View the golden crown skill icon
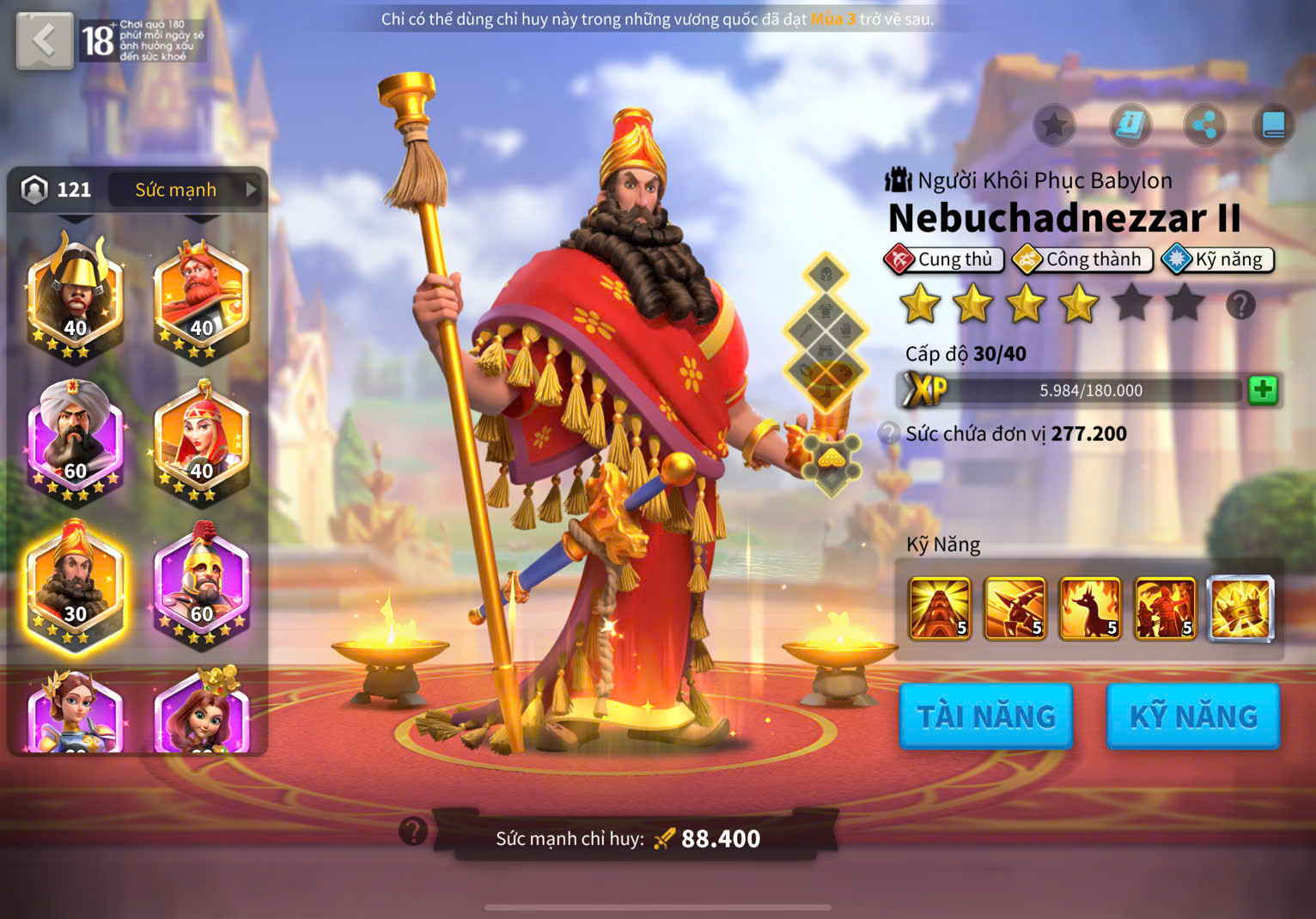 pos(1240,609)
